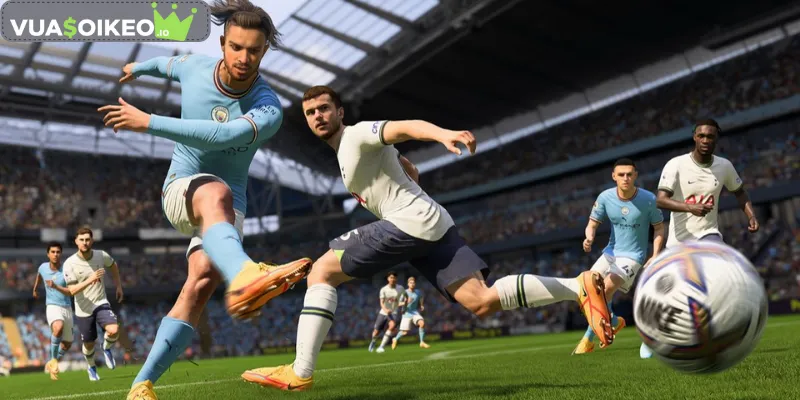Click the VUASOIKEO.IO logo banner
This screenshot has height=400, width=800.
pyautogui.click(x=104, y=22)
